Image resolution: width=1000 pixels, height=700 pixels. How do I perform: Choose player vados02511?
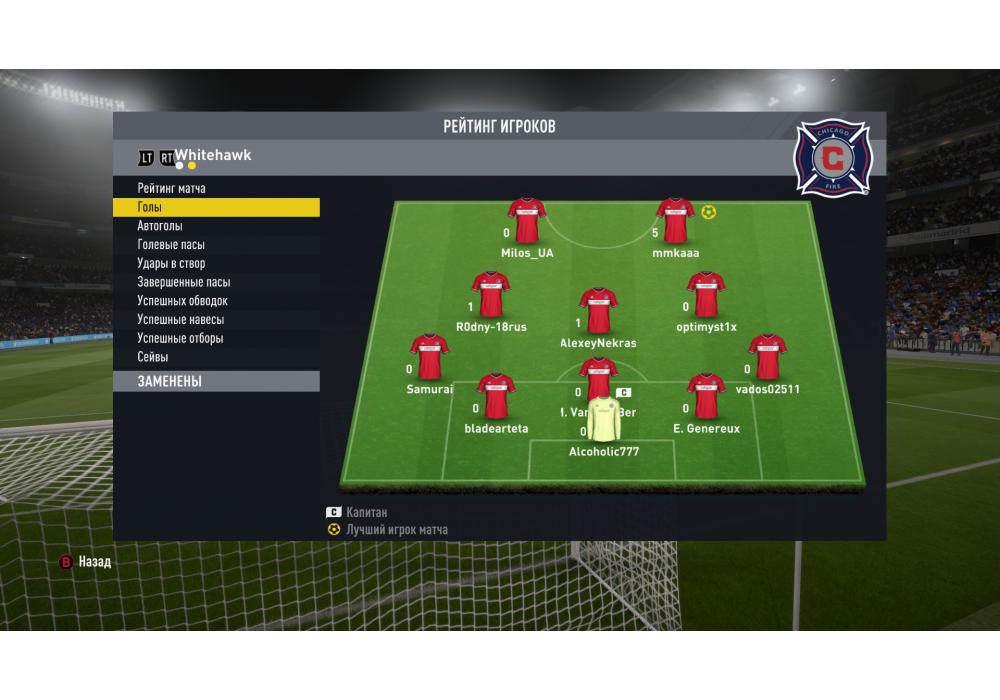(767, 358)
